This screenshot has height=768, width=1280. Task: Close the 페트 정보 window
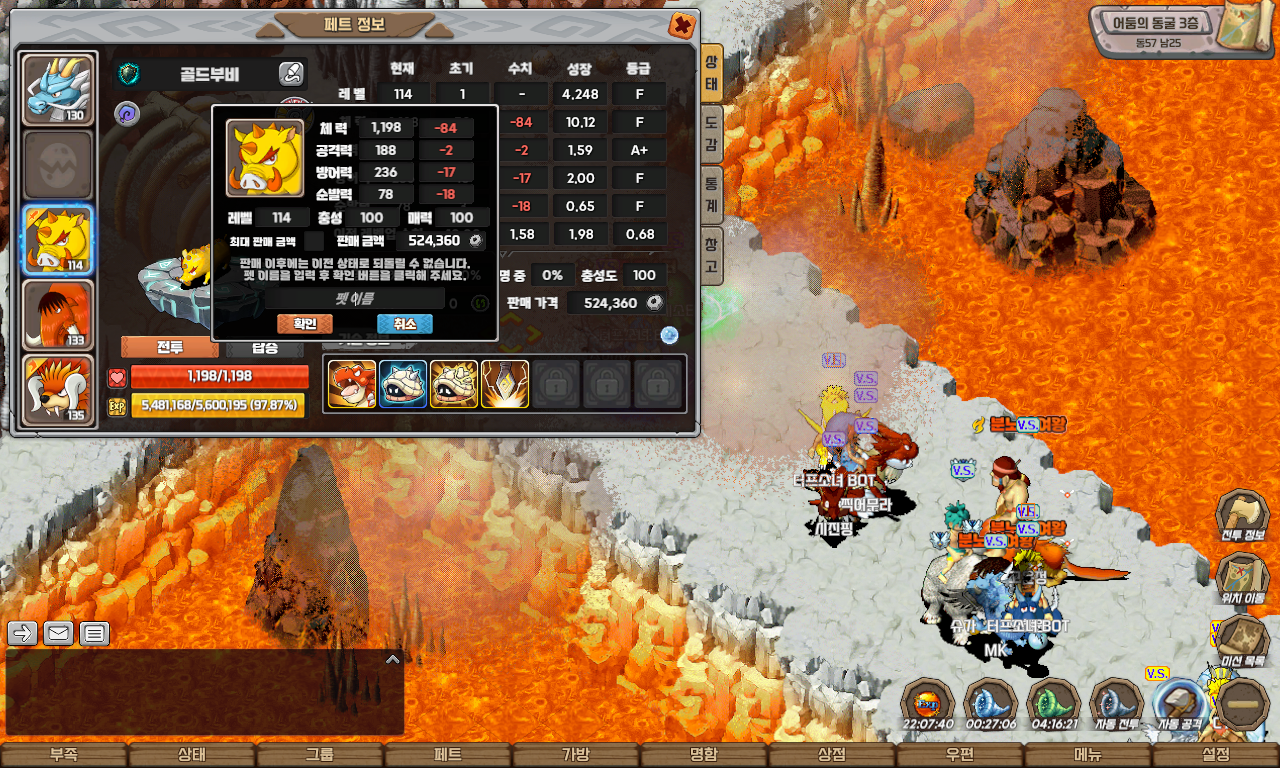[682, 25]
